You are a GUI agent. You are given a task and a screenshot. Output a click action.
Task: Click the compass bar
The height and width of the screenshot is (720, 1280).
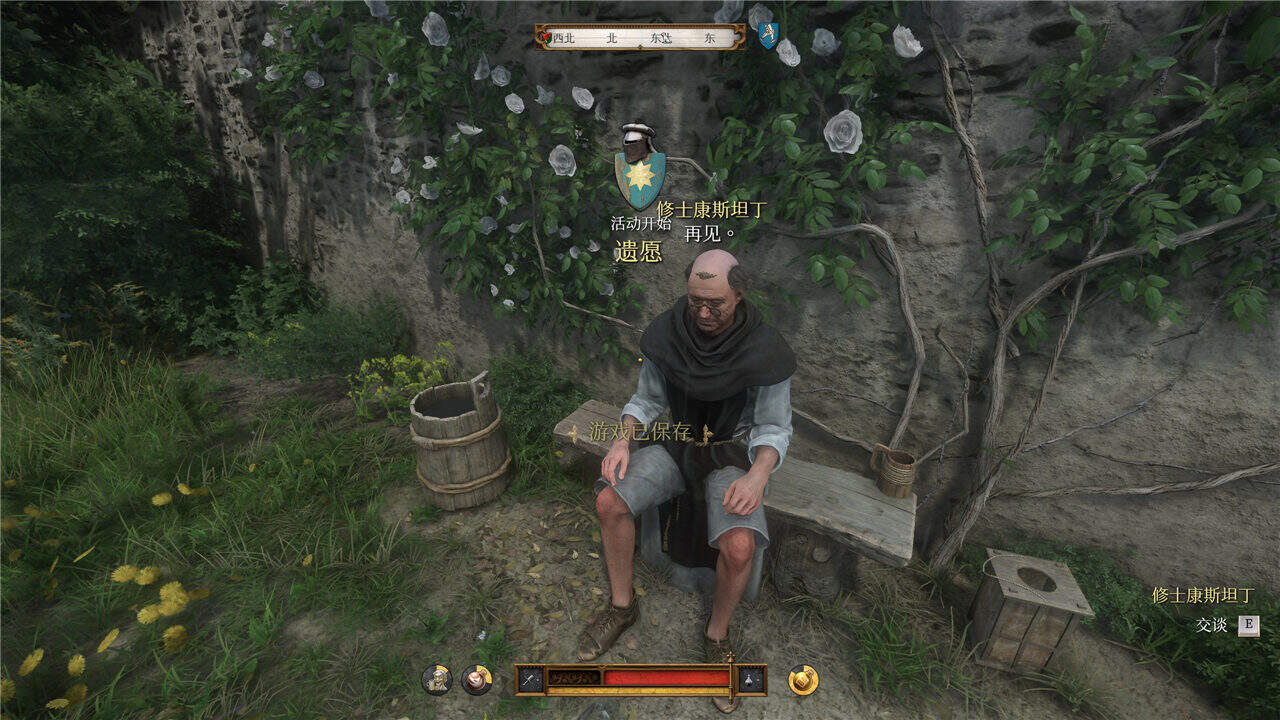click(640, 37)
